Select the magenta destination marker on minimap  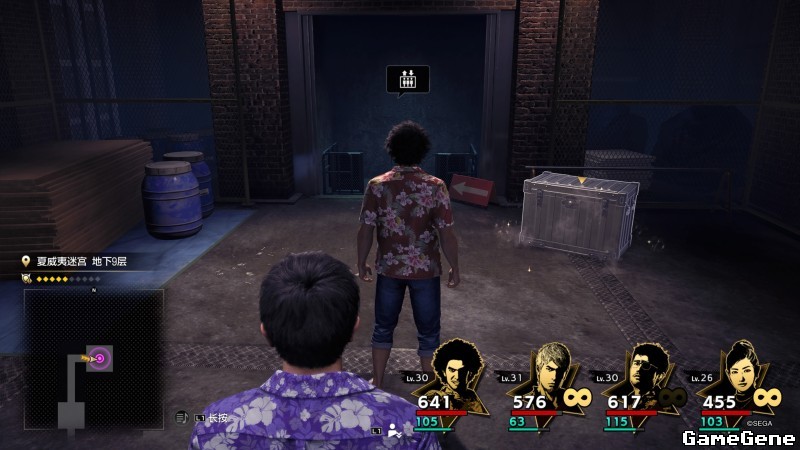coord(99,357)
